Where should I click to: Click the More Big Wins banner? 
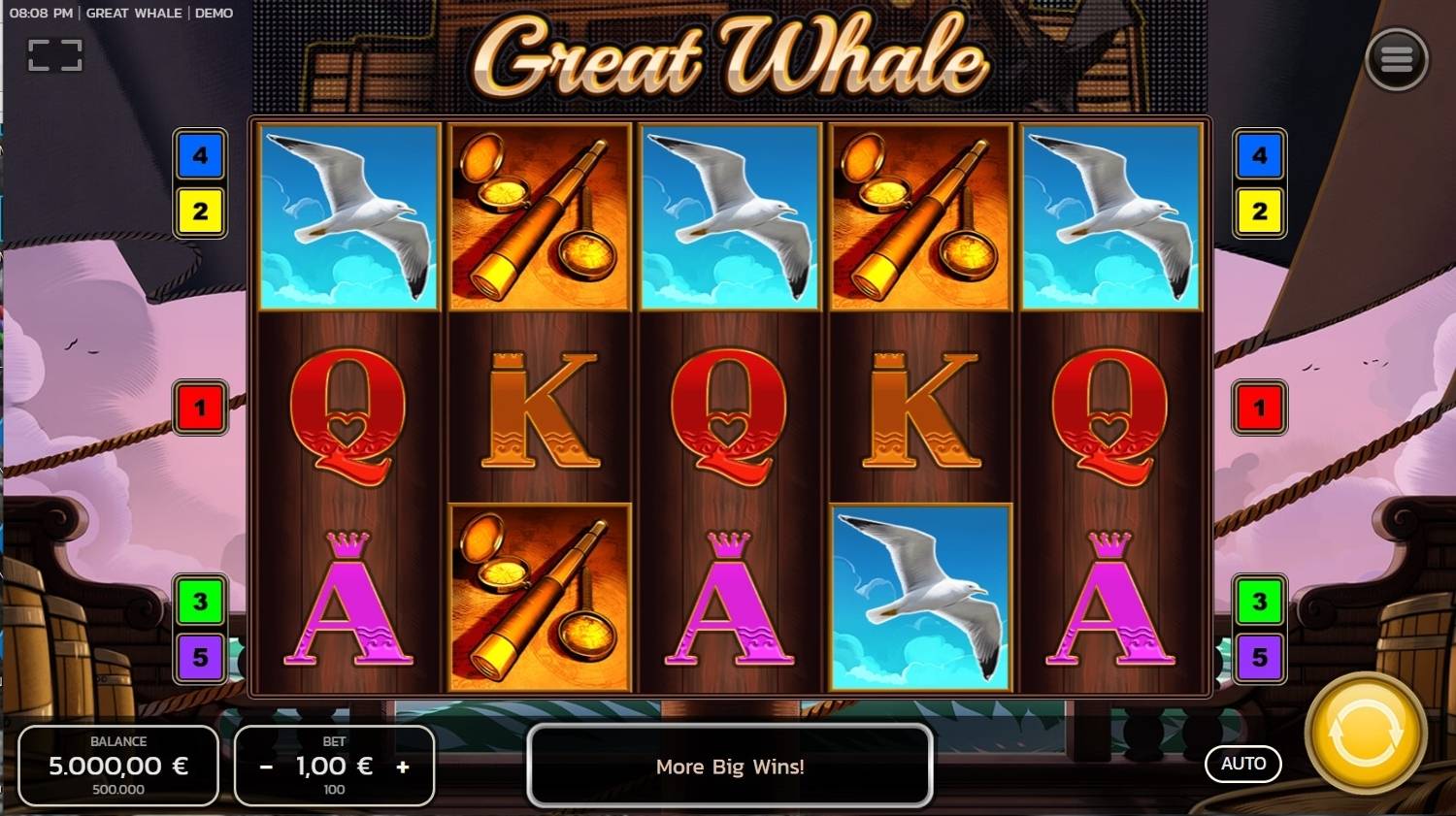pos(730,767)
